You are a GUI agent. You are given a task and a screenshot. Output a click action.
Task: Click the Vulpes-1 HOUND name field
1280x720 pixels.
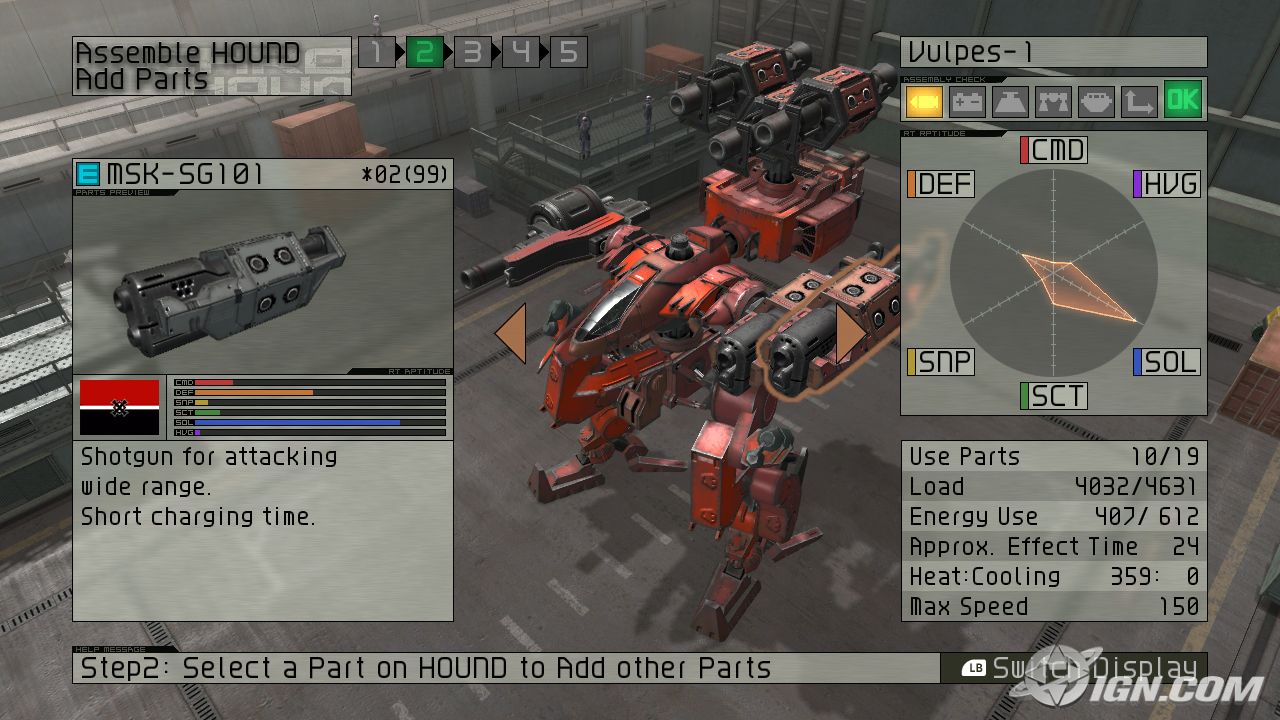[1053, 52]
